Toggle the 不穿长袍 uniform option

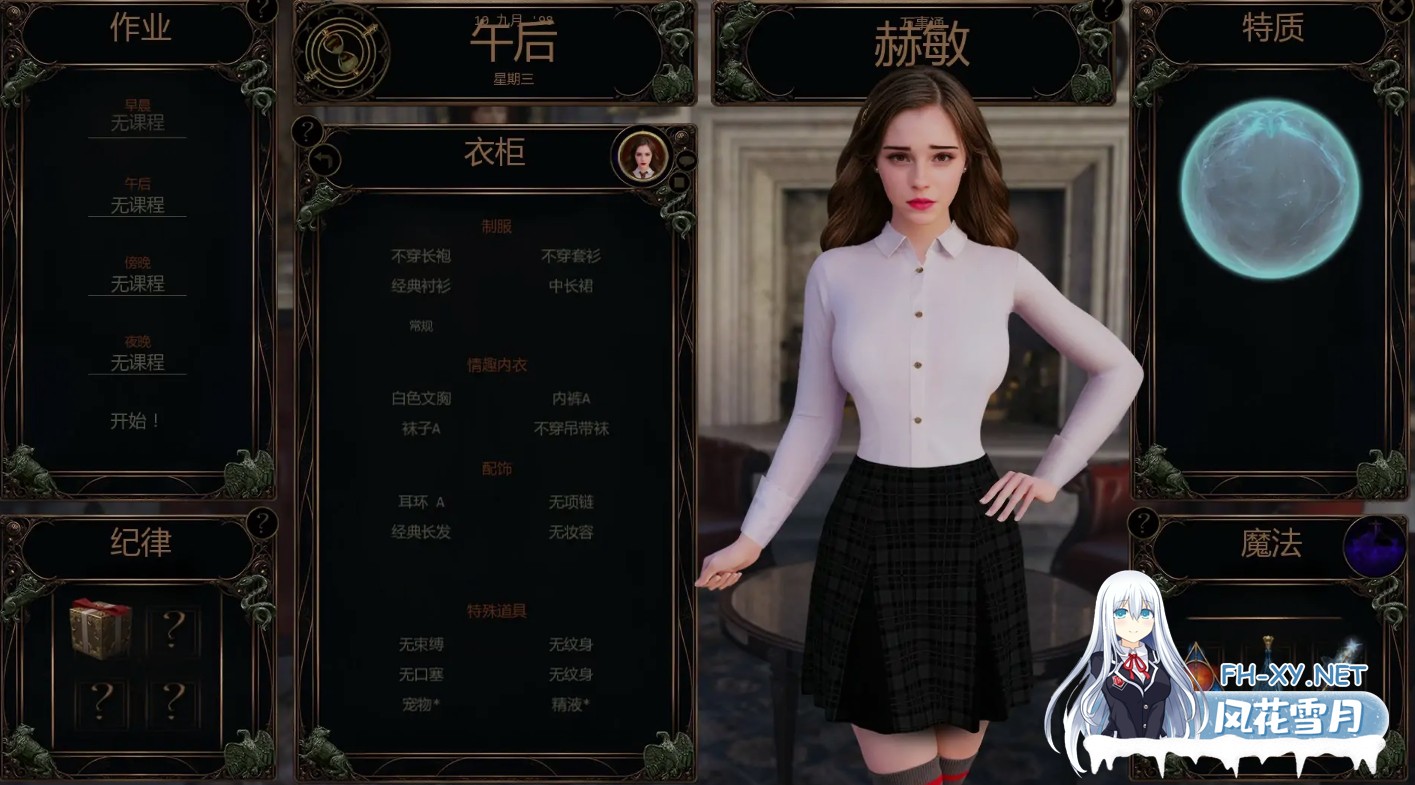coord(419,256)
